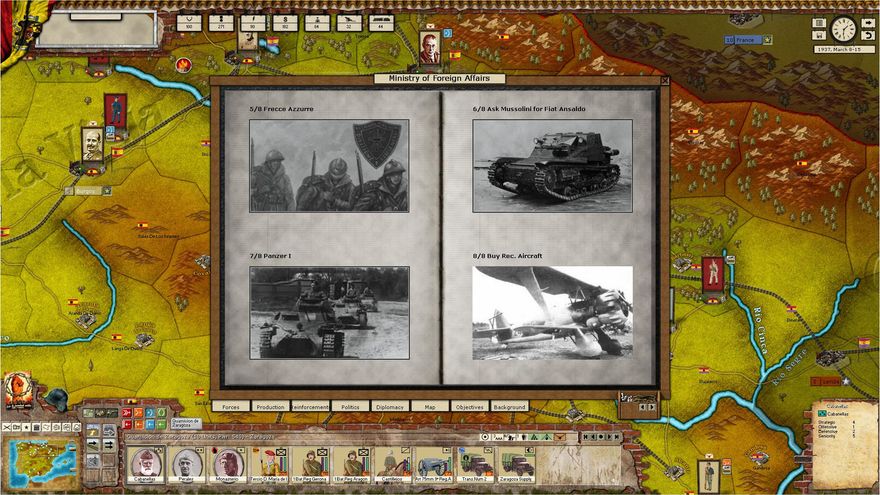
Task: Select the Zaragoza Supply unit card
Action: pyautogui.click(x=517, y=463)
